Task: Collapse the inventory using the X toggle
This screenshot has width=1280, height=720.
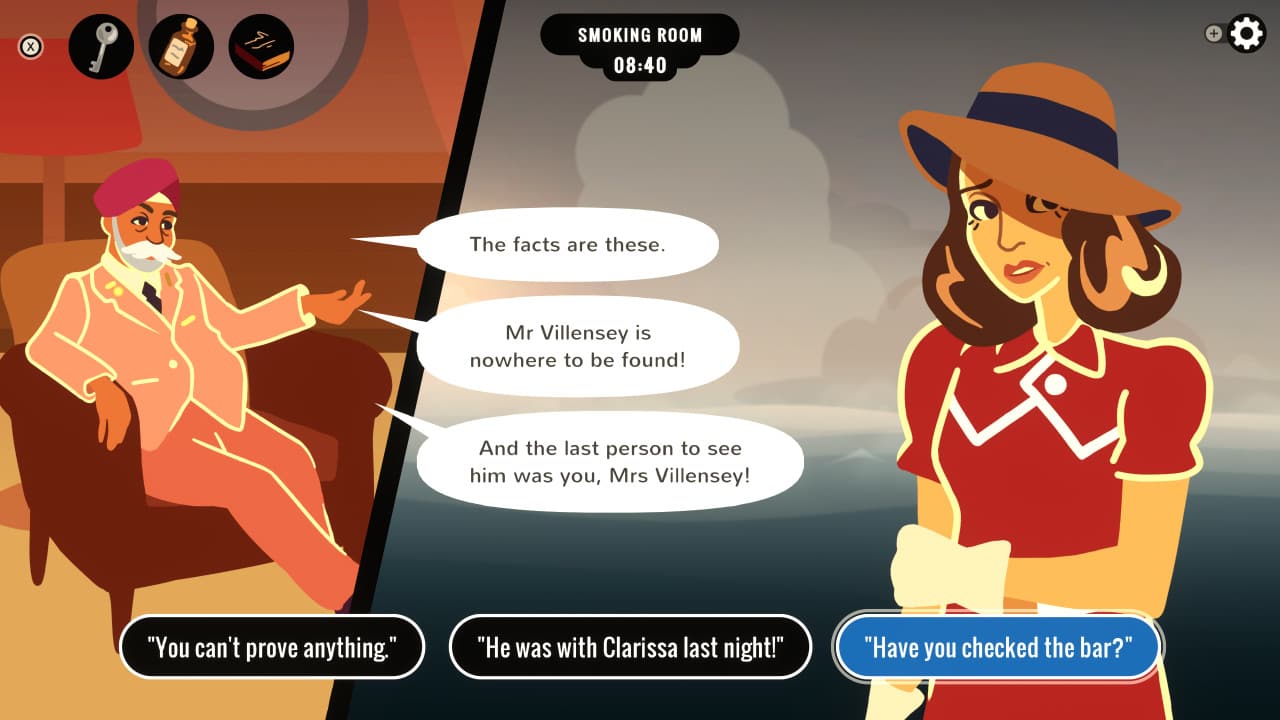Action: pyautogui.click(x=30, y=45)
